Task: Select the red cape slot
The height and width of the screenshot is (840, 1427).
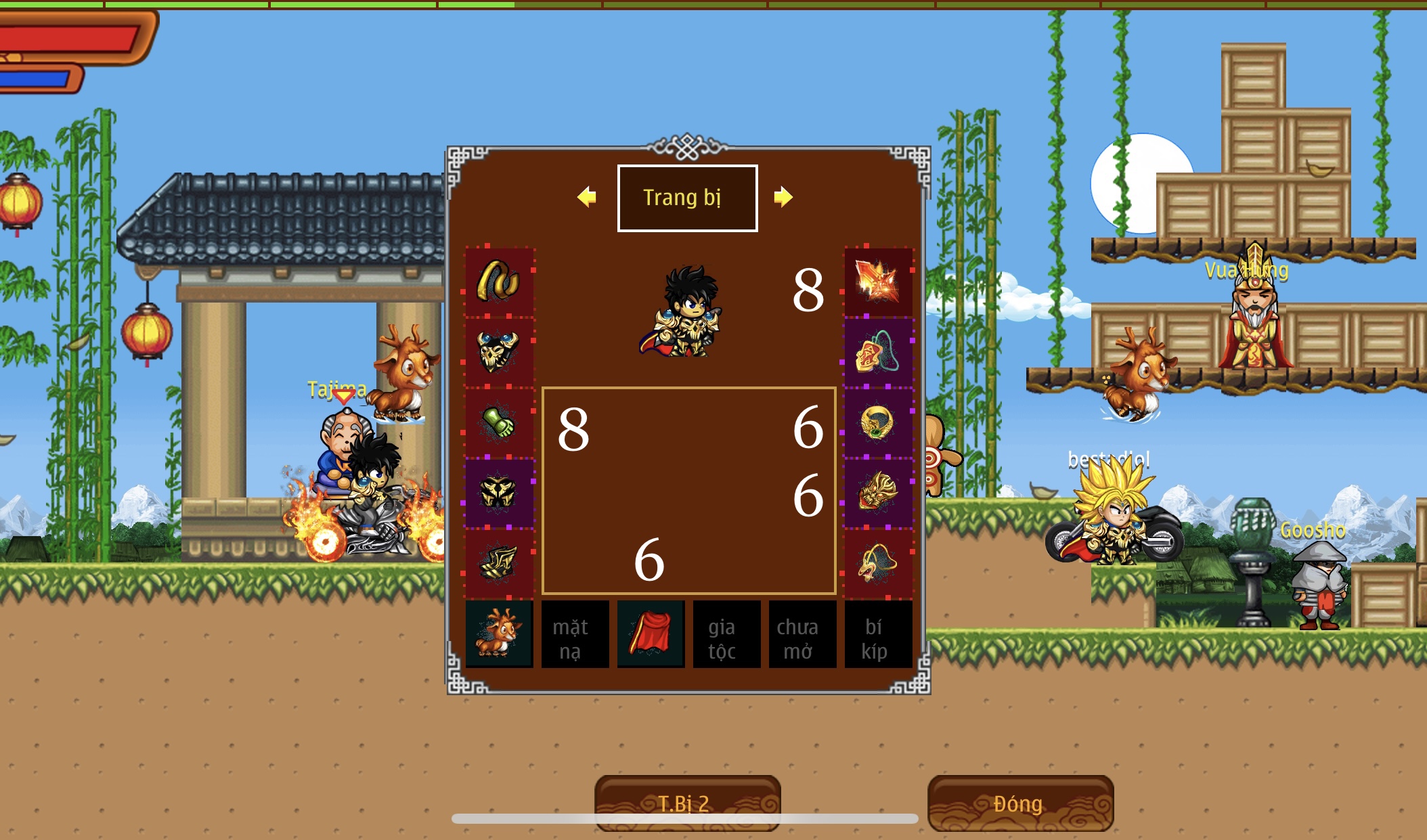Action: coord(651,634)
